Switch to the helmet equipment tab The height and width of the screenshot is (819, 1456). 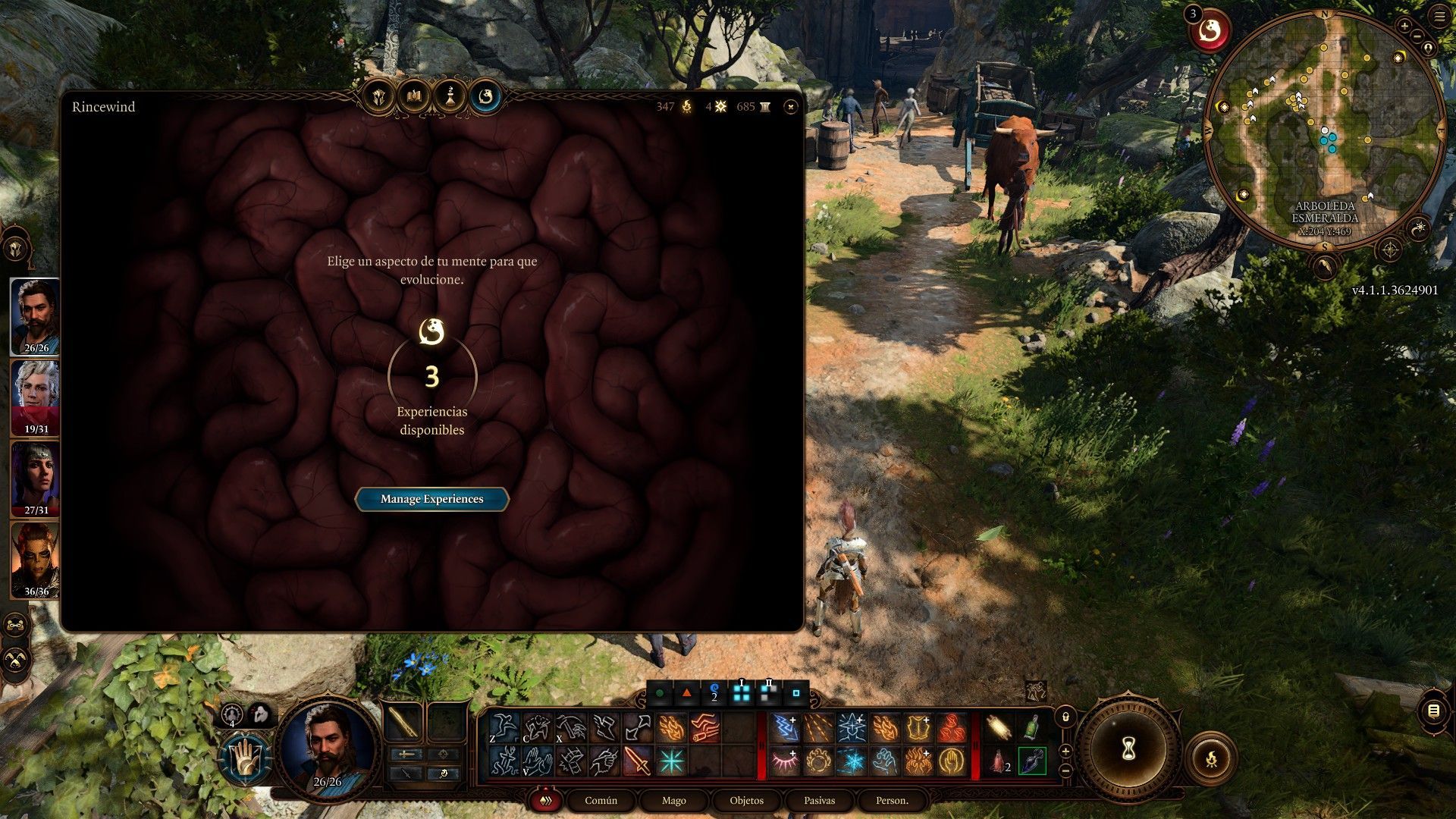[x=380, y=97]
